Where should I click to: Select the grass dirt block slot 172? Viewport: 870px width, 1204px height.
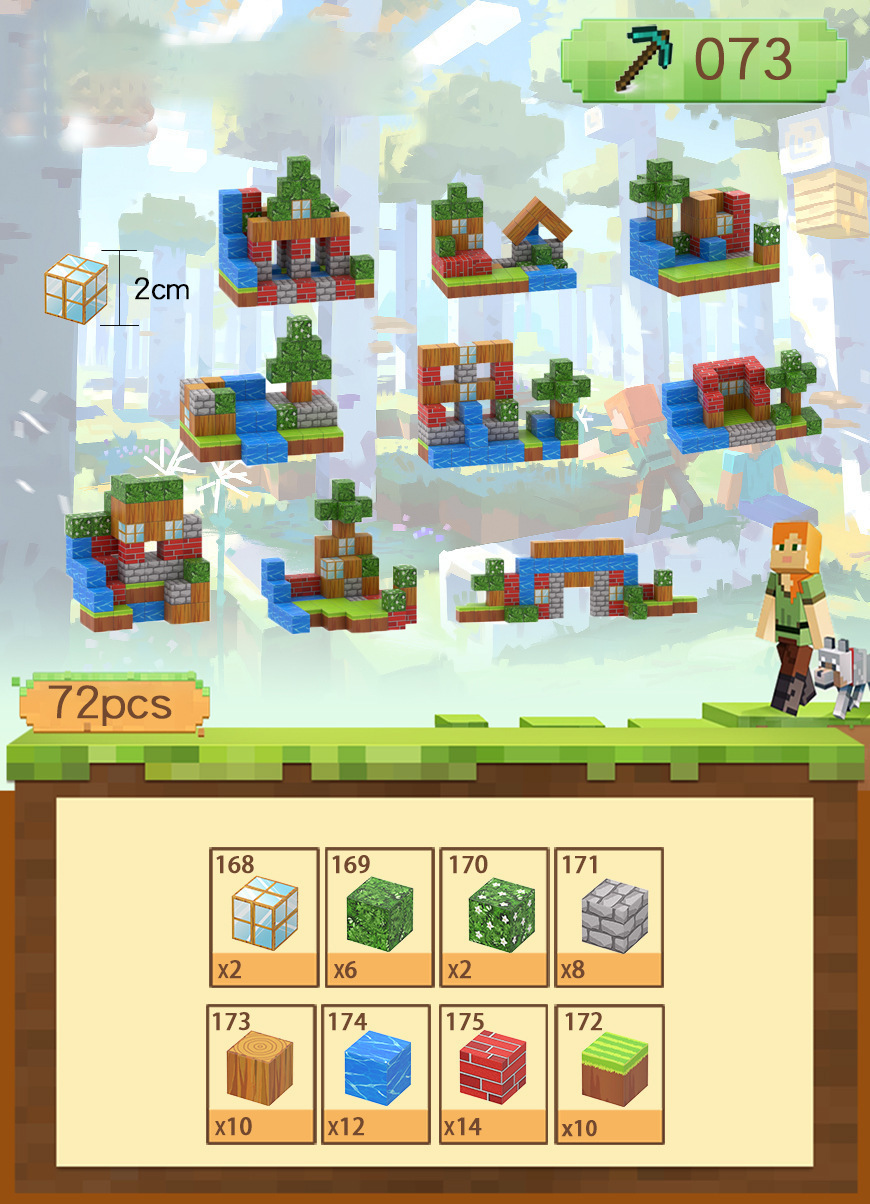tap(610, 1073)
